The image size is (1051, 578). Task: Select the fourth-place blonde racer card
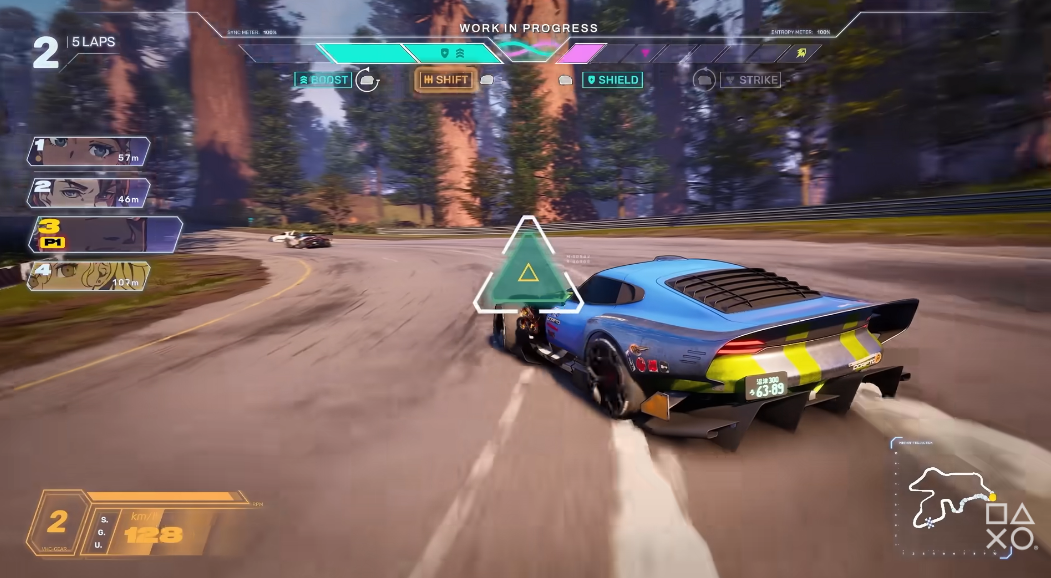pyautogui.click(x=89, y=276)
